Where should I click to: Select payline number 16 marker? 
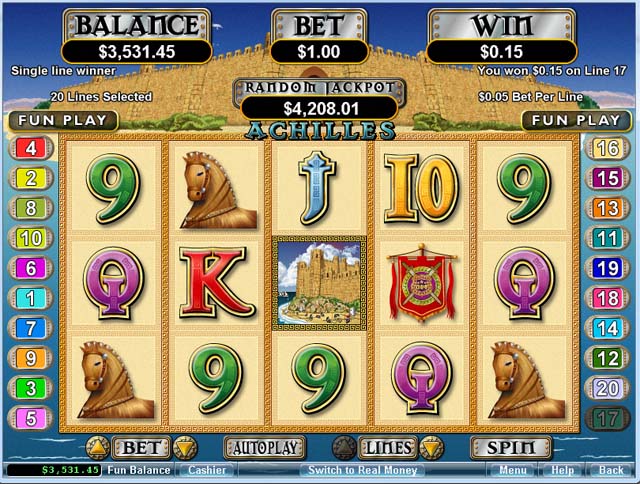pos(607,149)
